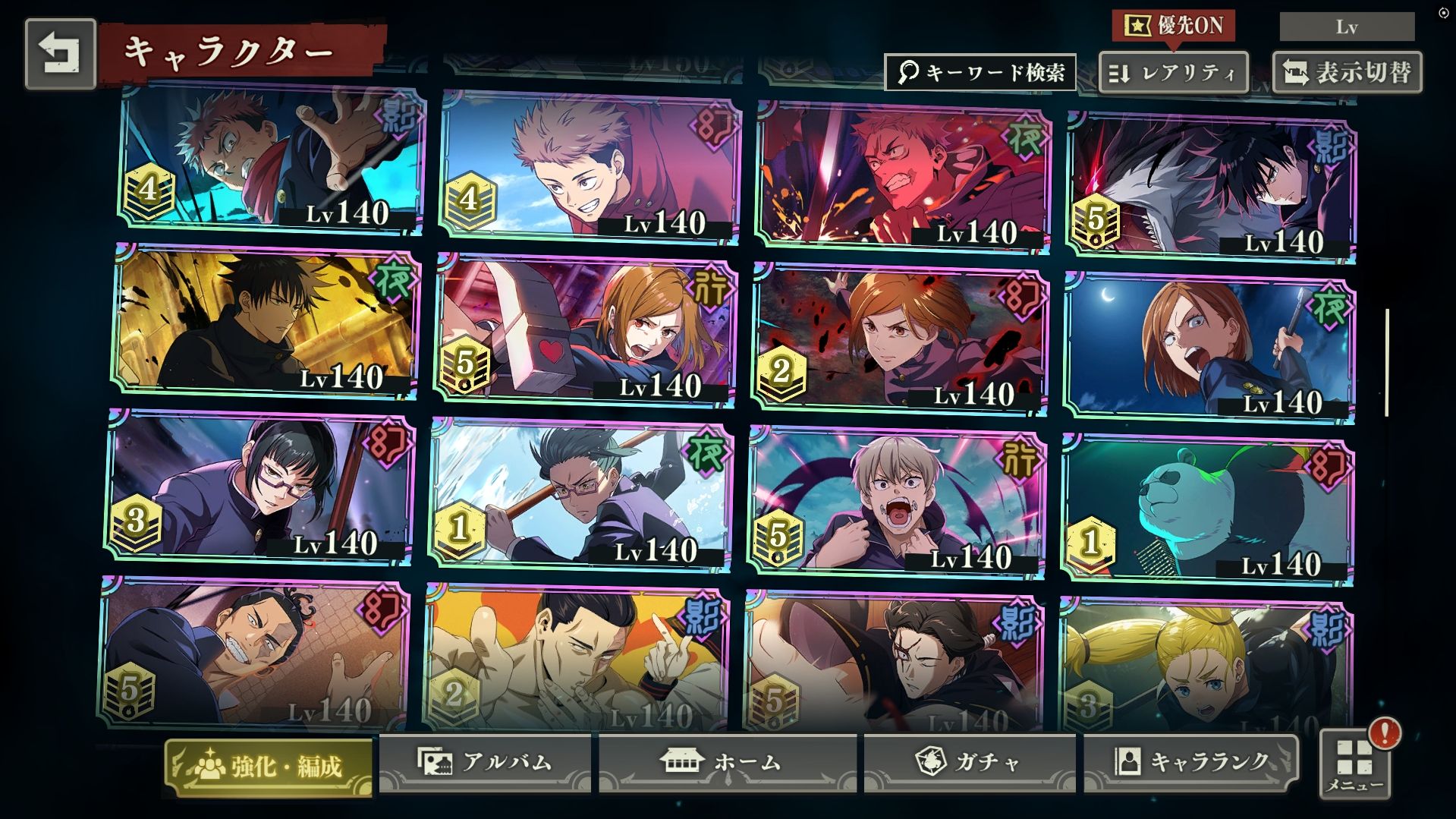The width and height of the screenshot is (1456, 819).
Task: Select the blonde ponytail character card
Action: (x=1205, y=664)
